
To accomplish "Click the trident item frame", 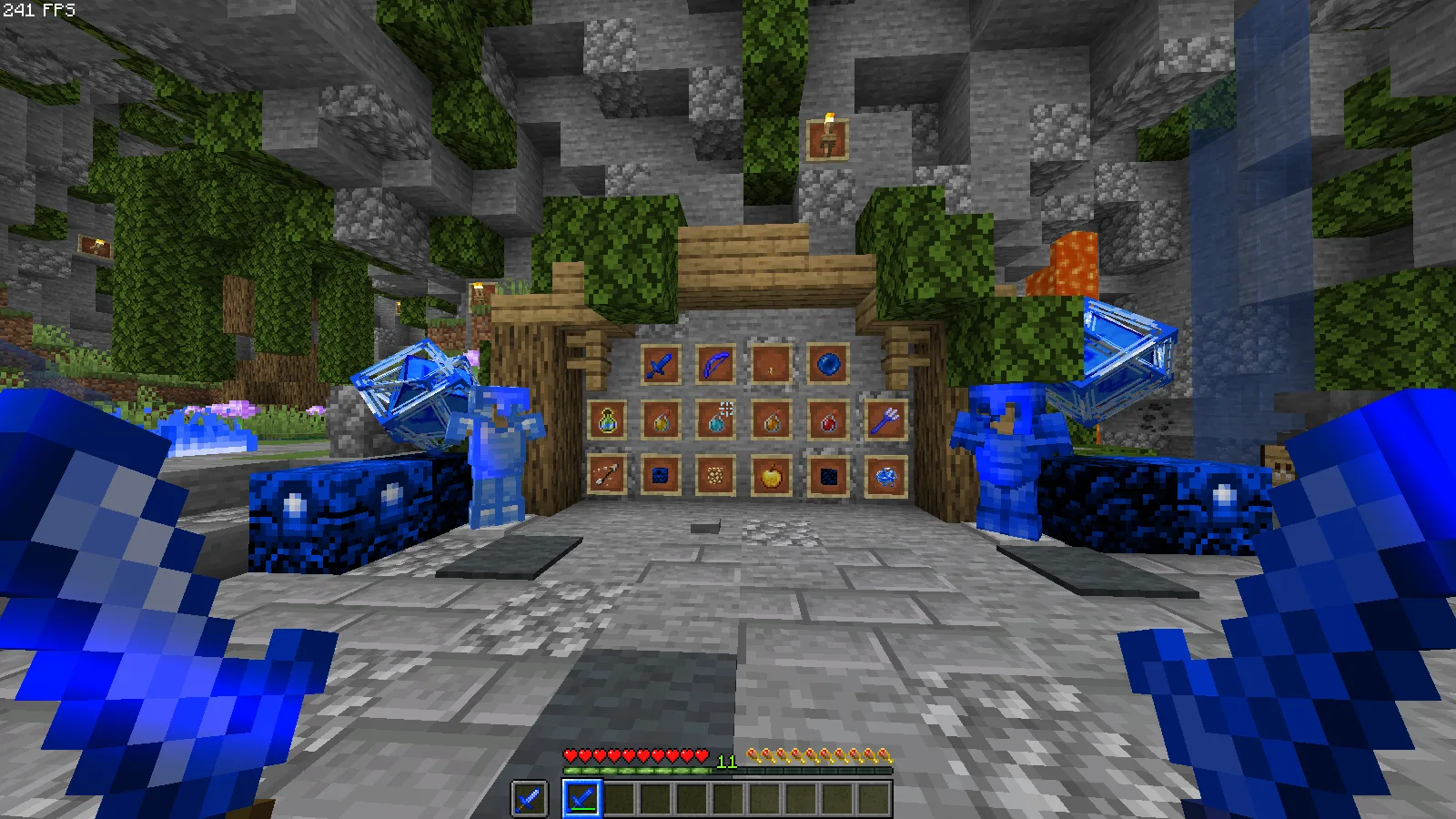I will (884, 420).
